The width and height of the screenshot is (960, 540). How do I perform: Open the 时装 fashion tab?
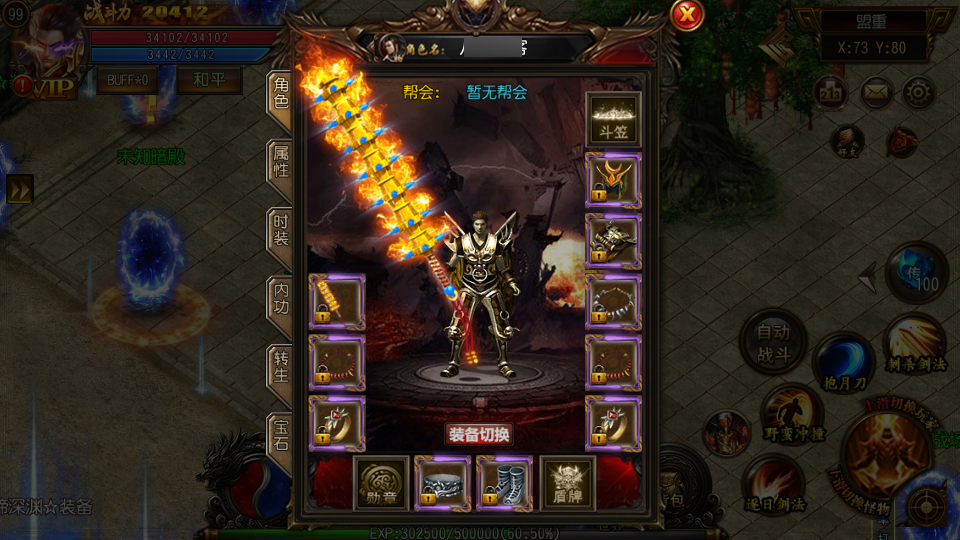point(281,233)
